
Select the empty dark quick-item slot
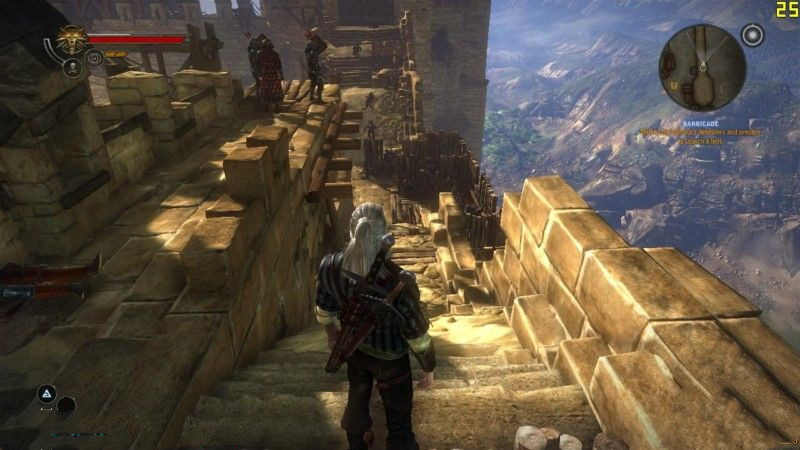[66, 406]
